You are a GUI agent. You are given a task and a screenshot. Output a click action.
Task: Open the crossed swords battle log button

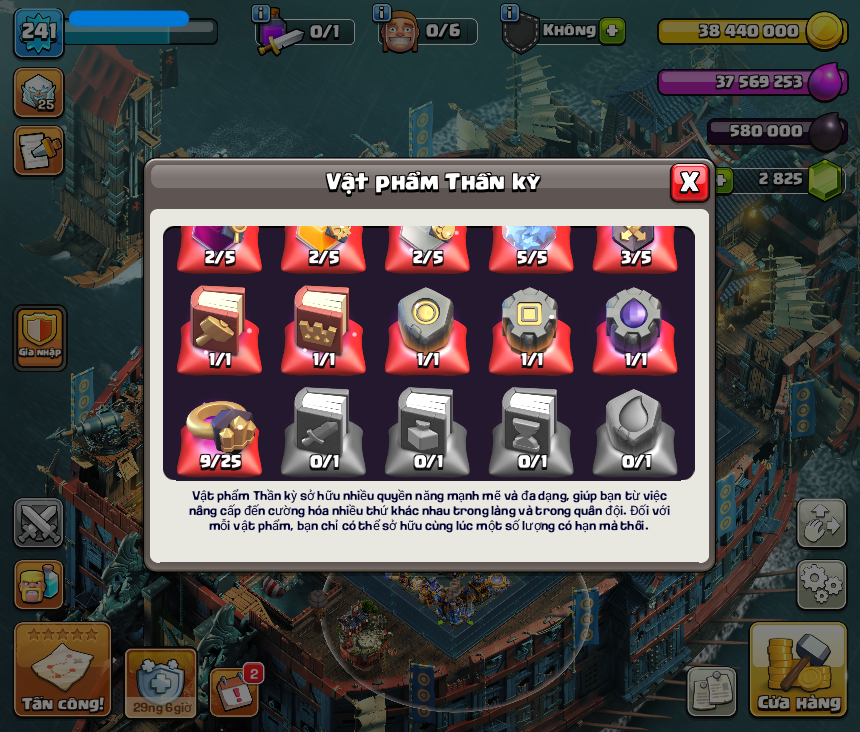[39, 522]
